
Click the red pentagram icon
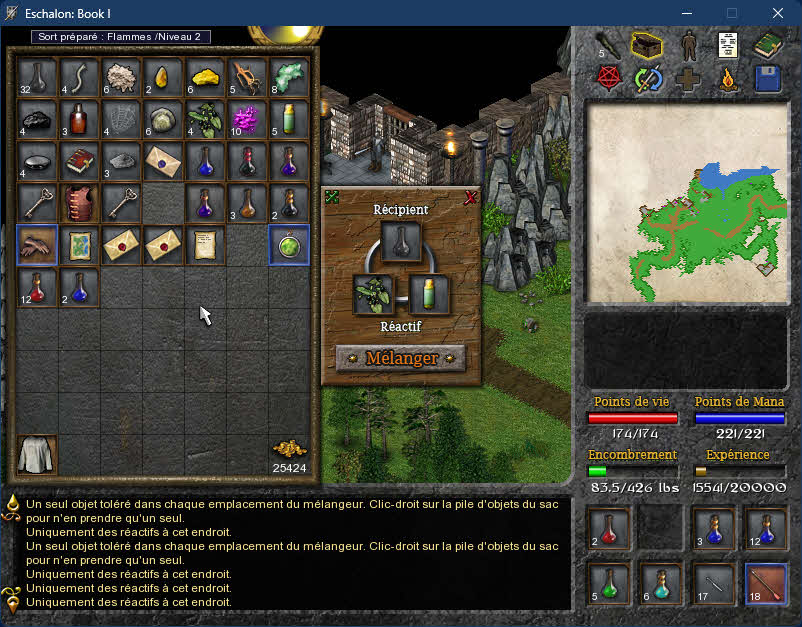[606, 80]
